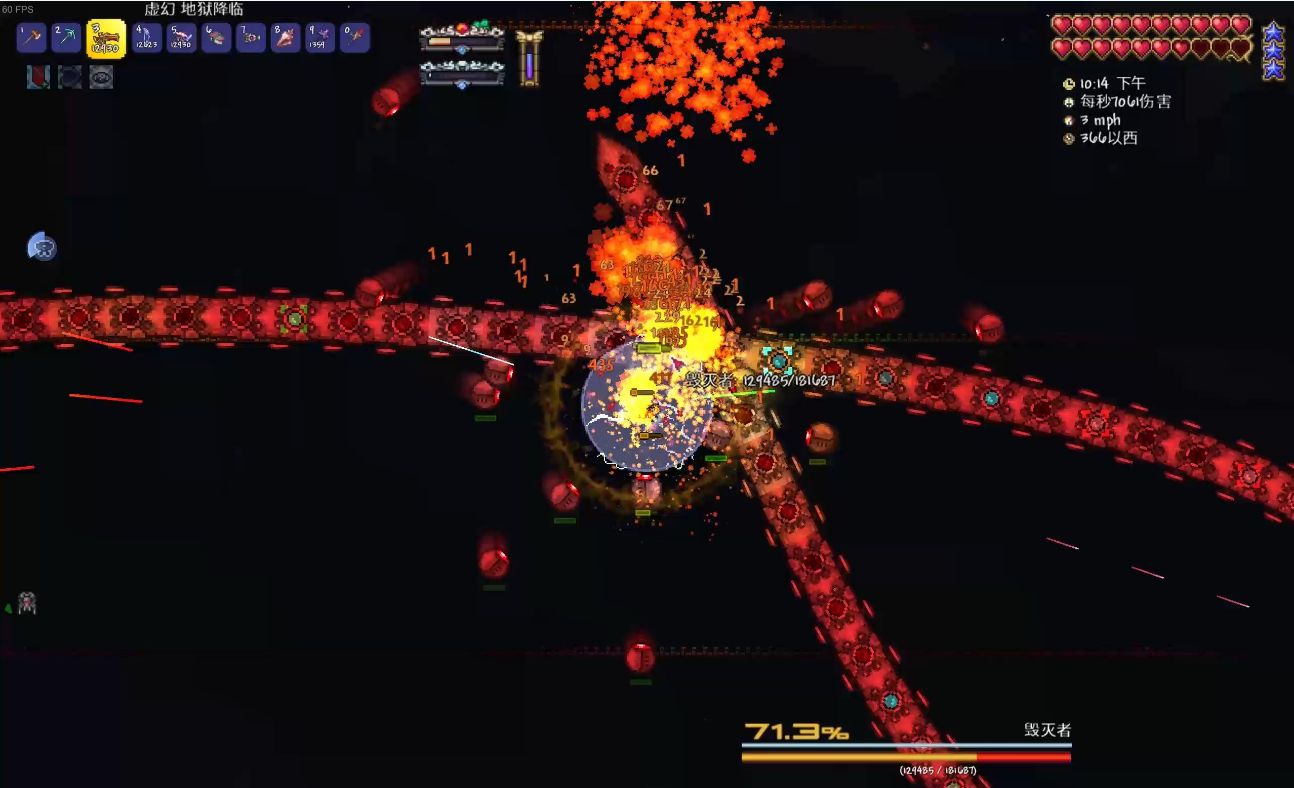Equip the pink gun in slot 5
This screenshot has height=788, width=1294.
click(x=182, y=38)
